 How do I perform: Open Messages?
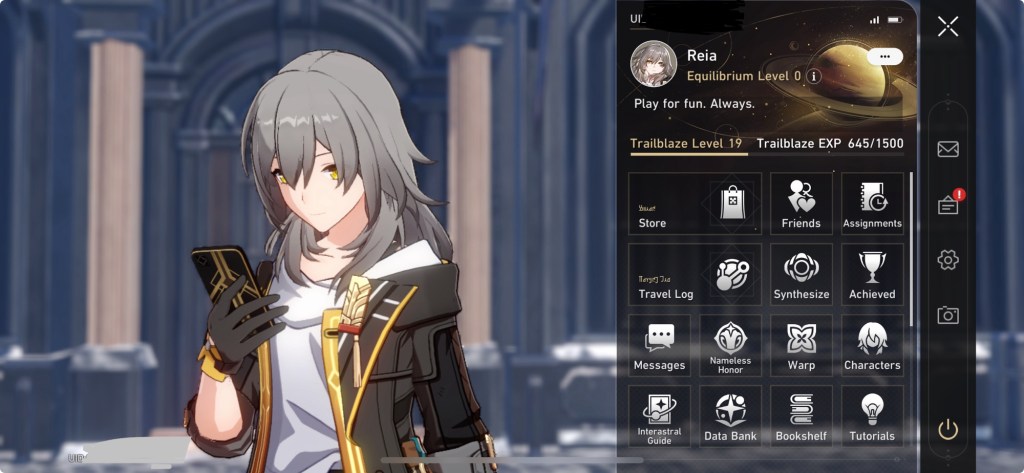pyautogui.click(x=659, y=345)
